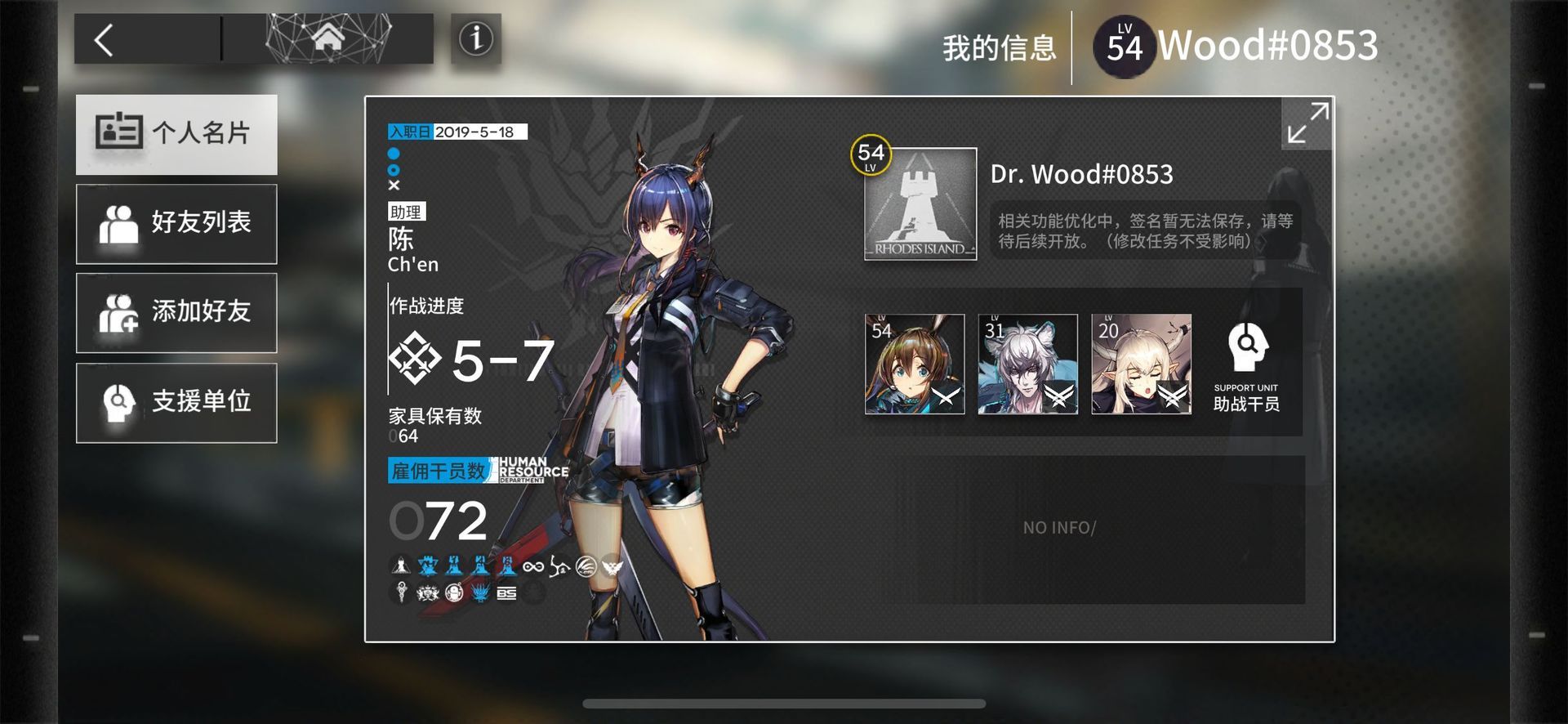Open the 助战干员 support unit icon

tap(1245, 365)
